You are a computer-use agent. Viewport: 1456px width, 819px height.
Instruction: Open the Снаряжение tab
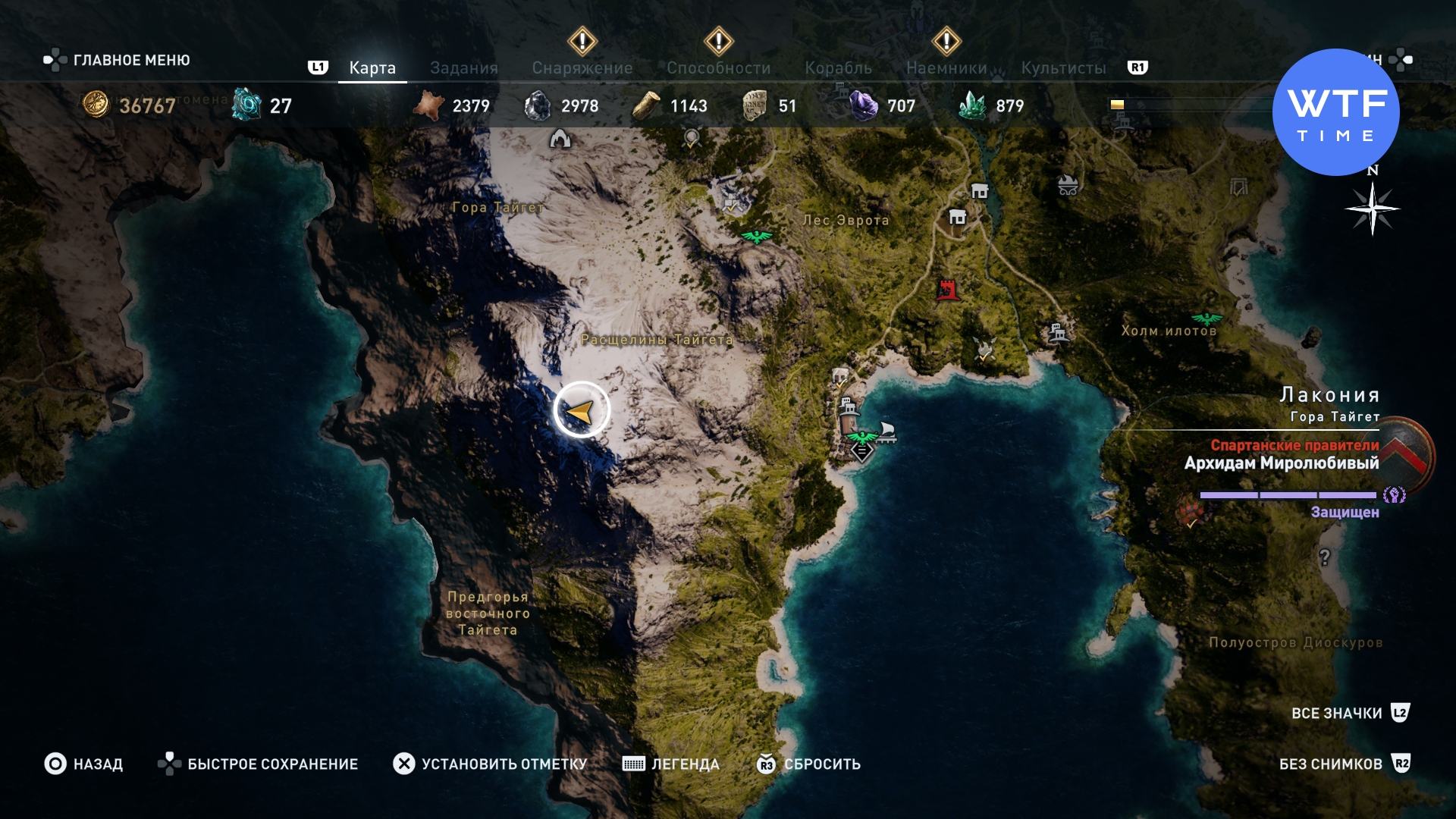[x=582, y=68]
